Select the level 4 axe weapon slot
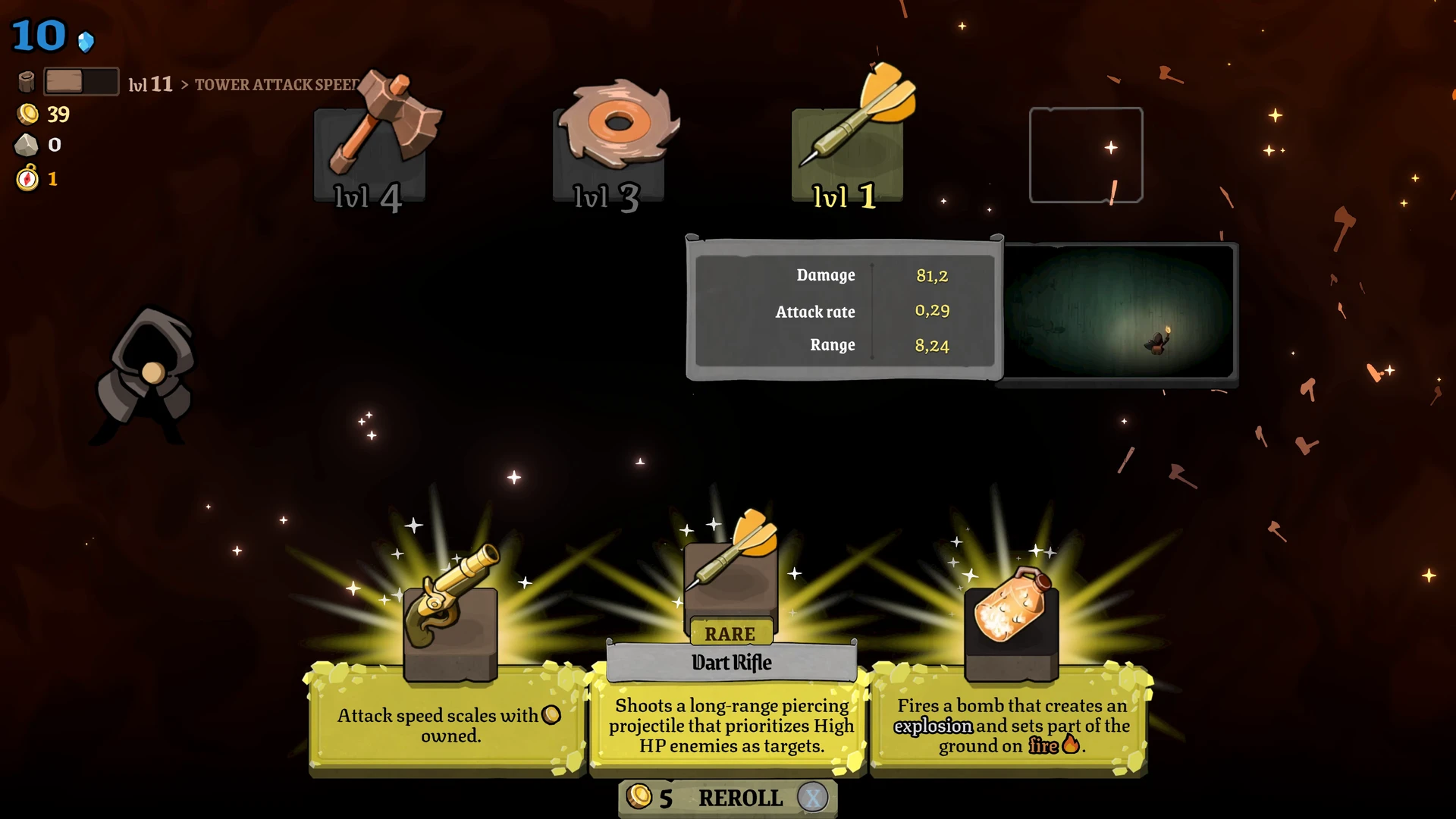 click(370, 154)
